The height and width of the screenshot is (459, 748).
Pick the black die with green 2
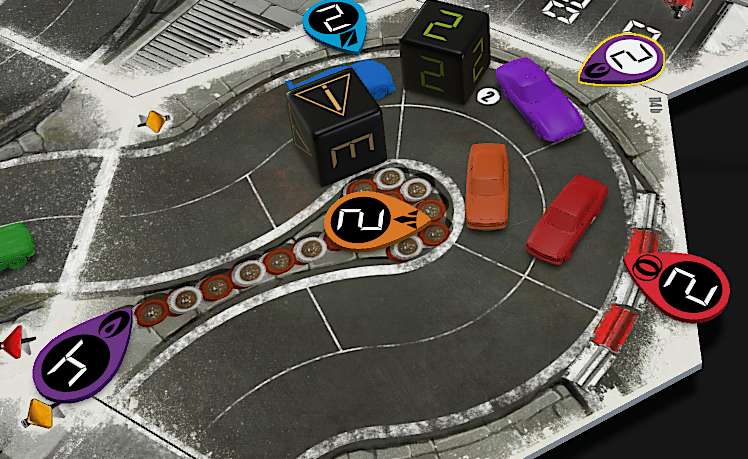pos(443,50)
